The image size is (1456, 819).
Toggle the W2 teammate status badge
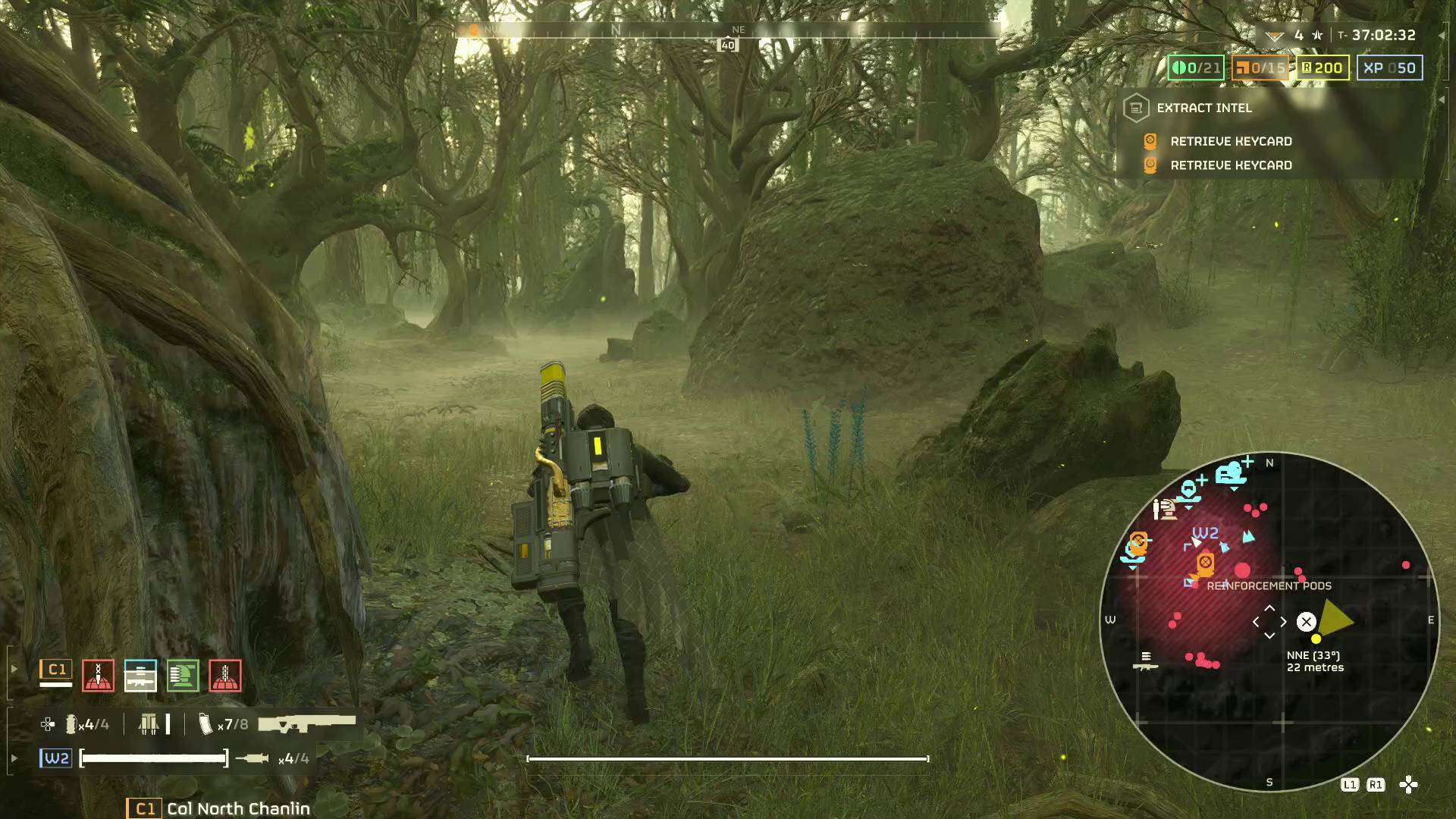point(57,758)
